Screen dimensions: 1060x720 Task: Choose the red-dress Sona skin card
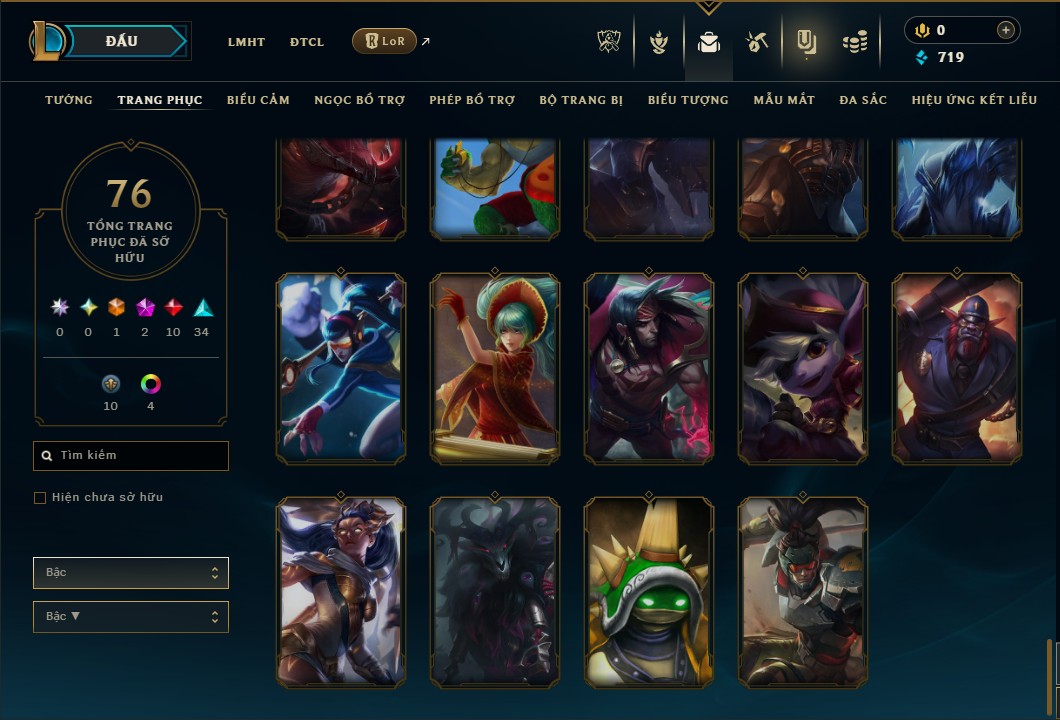pos(495,369)
